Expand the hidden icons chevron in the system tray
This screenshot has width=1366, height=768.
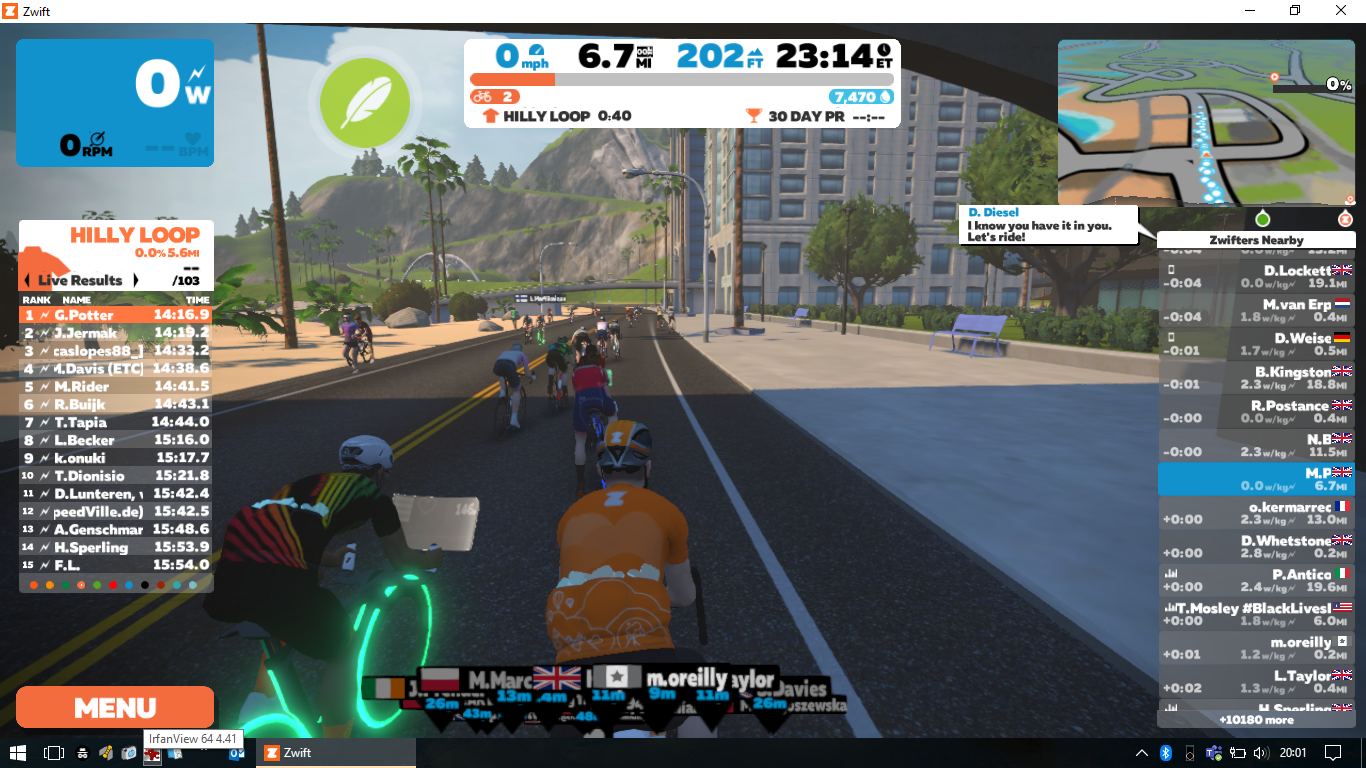(1140, 752)
